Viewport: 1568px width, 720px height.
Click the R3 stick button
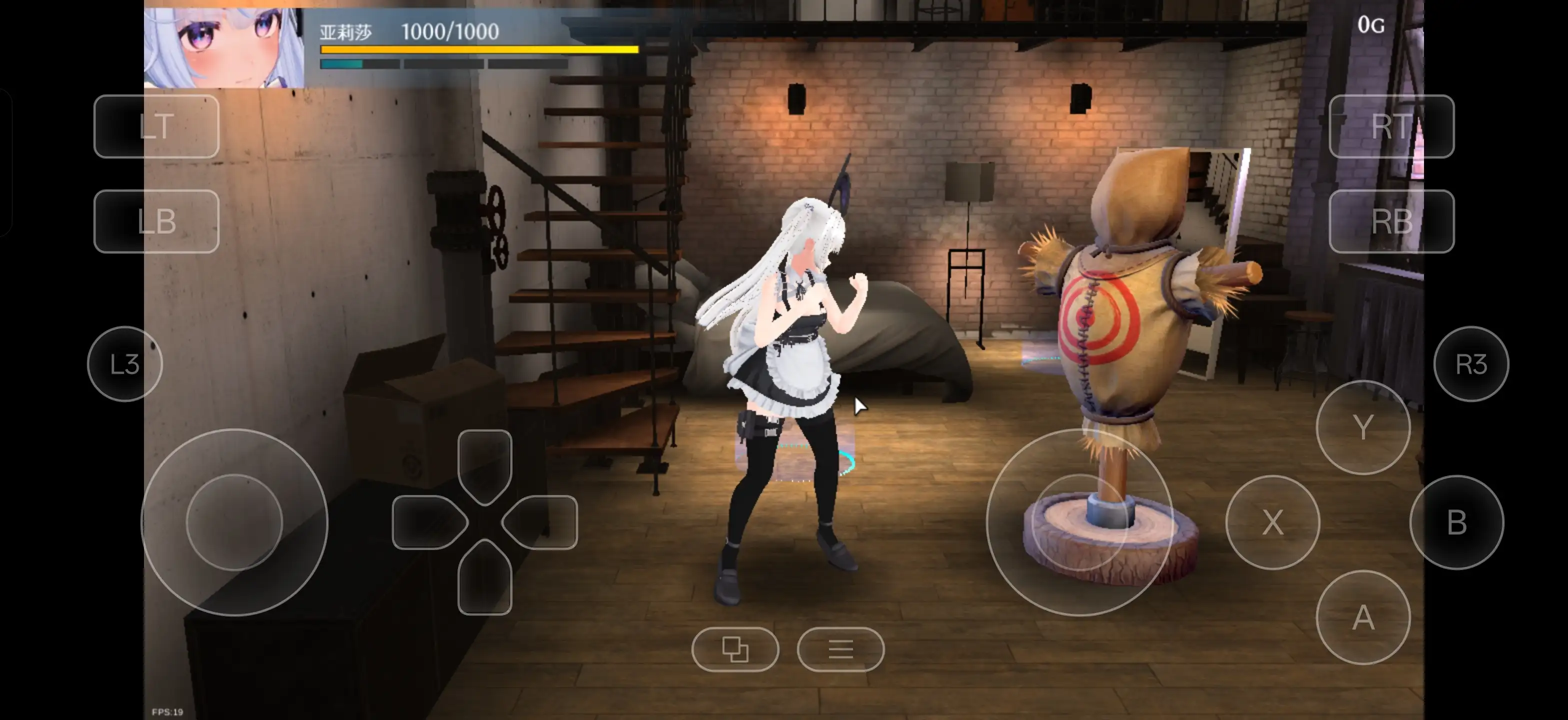click(1471, 364)
